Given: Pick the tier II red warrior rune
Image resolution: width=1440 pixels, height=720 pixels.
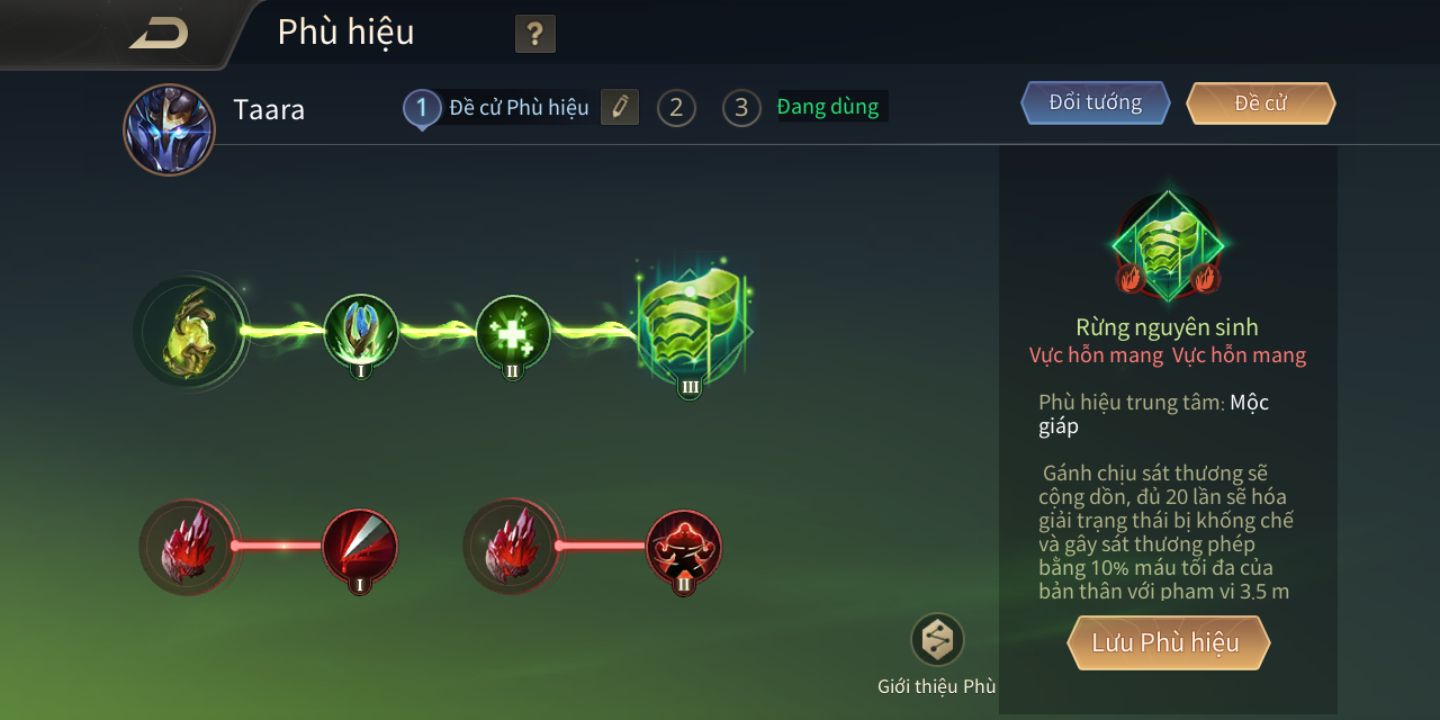Looking at the screenshot, I should point(684,547).
